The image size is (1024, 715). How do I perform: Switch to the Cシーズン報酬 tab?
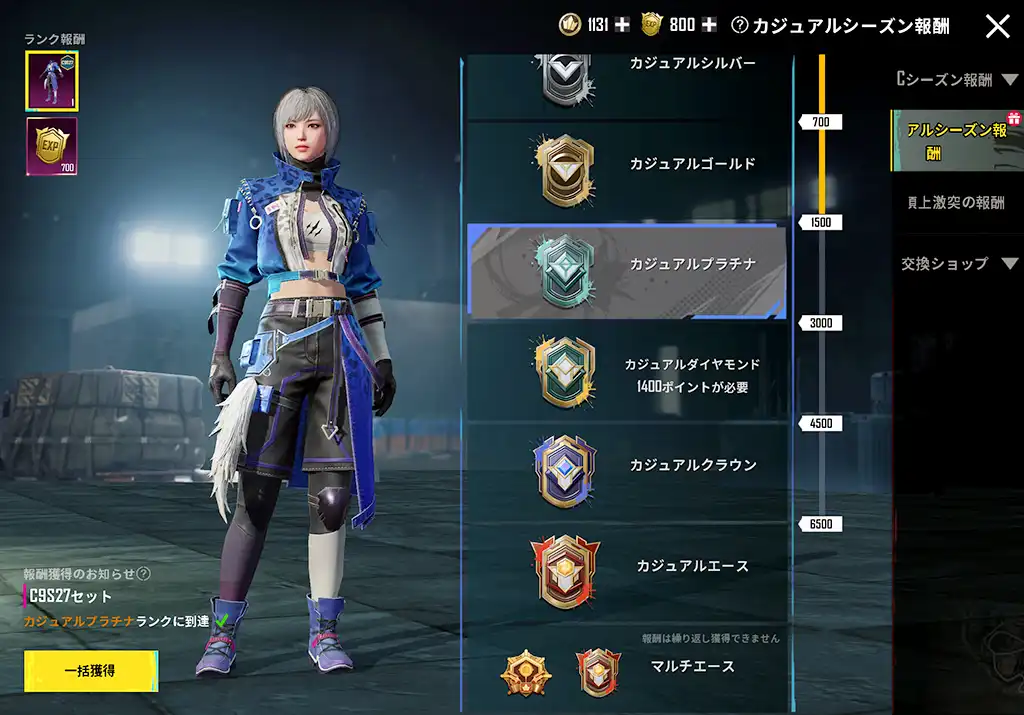tap(949, 79)
